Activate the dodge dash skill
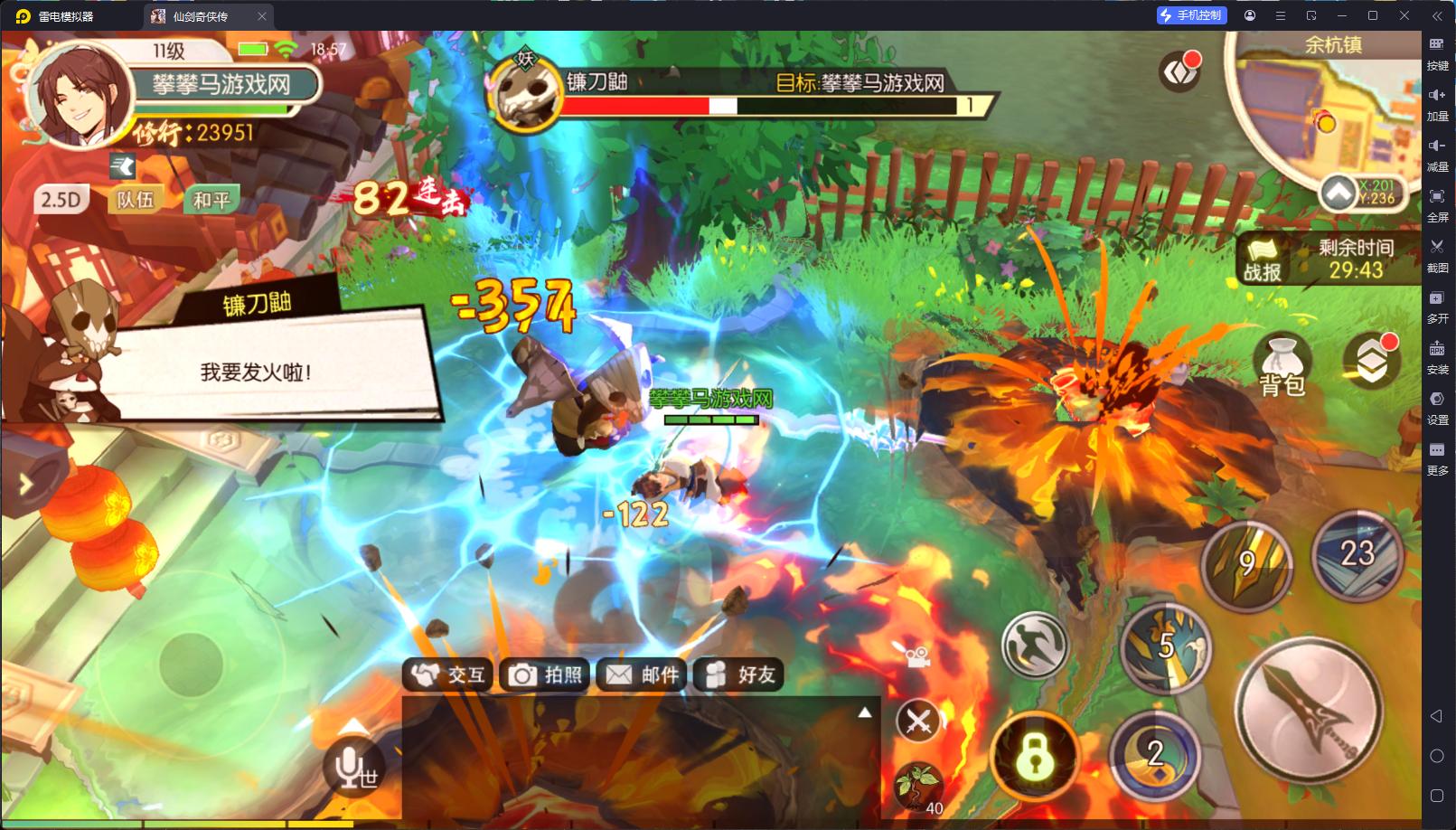The image size is (1456, 830). pos(1035,646)
